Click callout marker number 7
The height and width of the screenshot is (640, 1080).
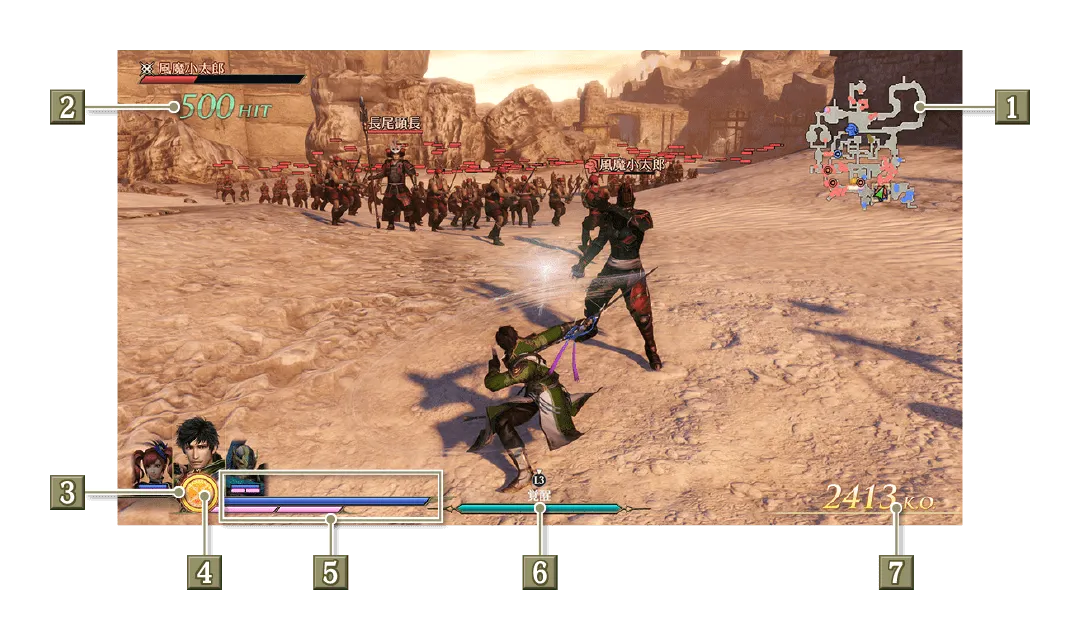(896, 573)
